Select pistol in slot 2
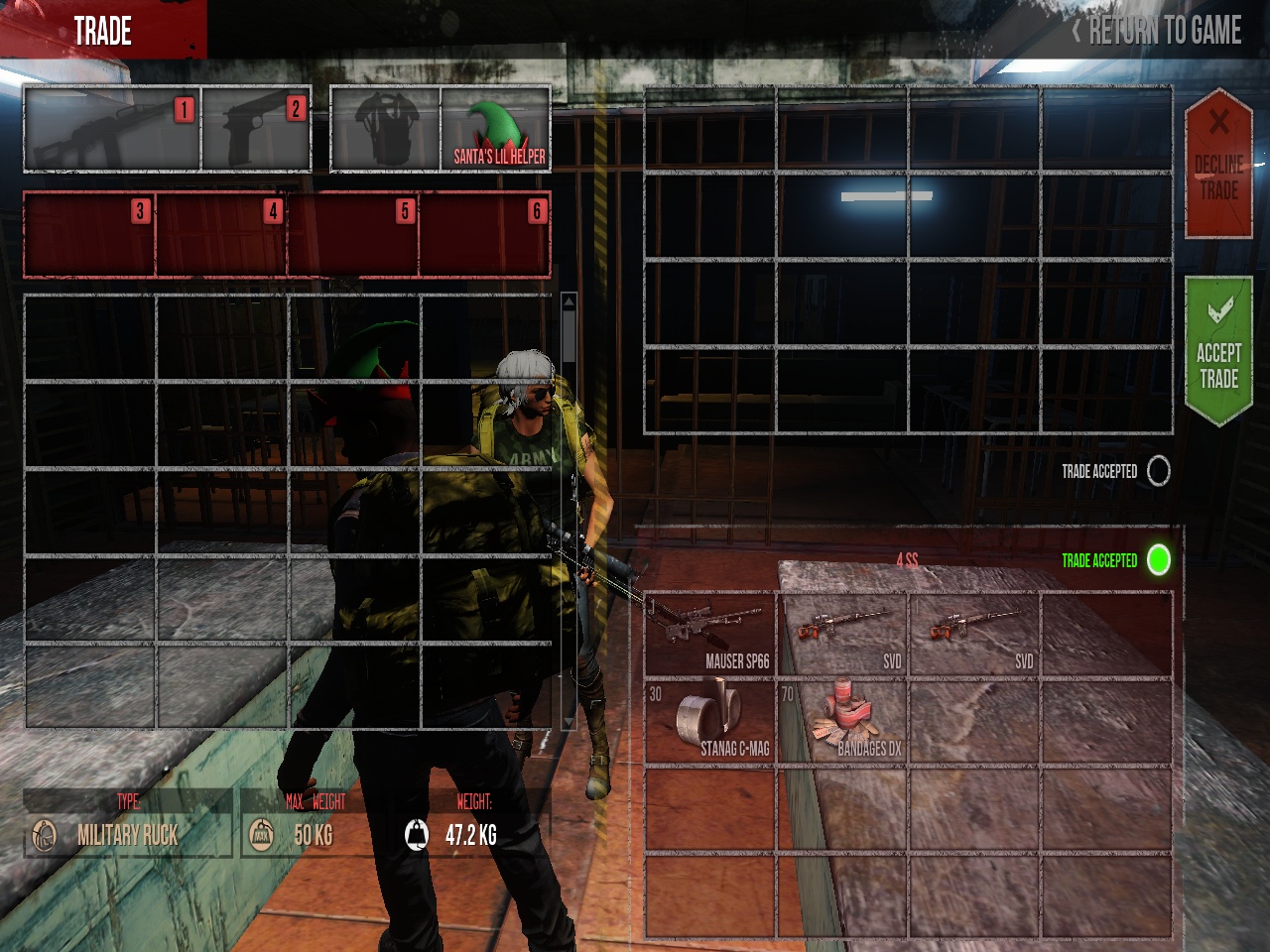 coord(256,129)
